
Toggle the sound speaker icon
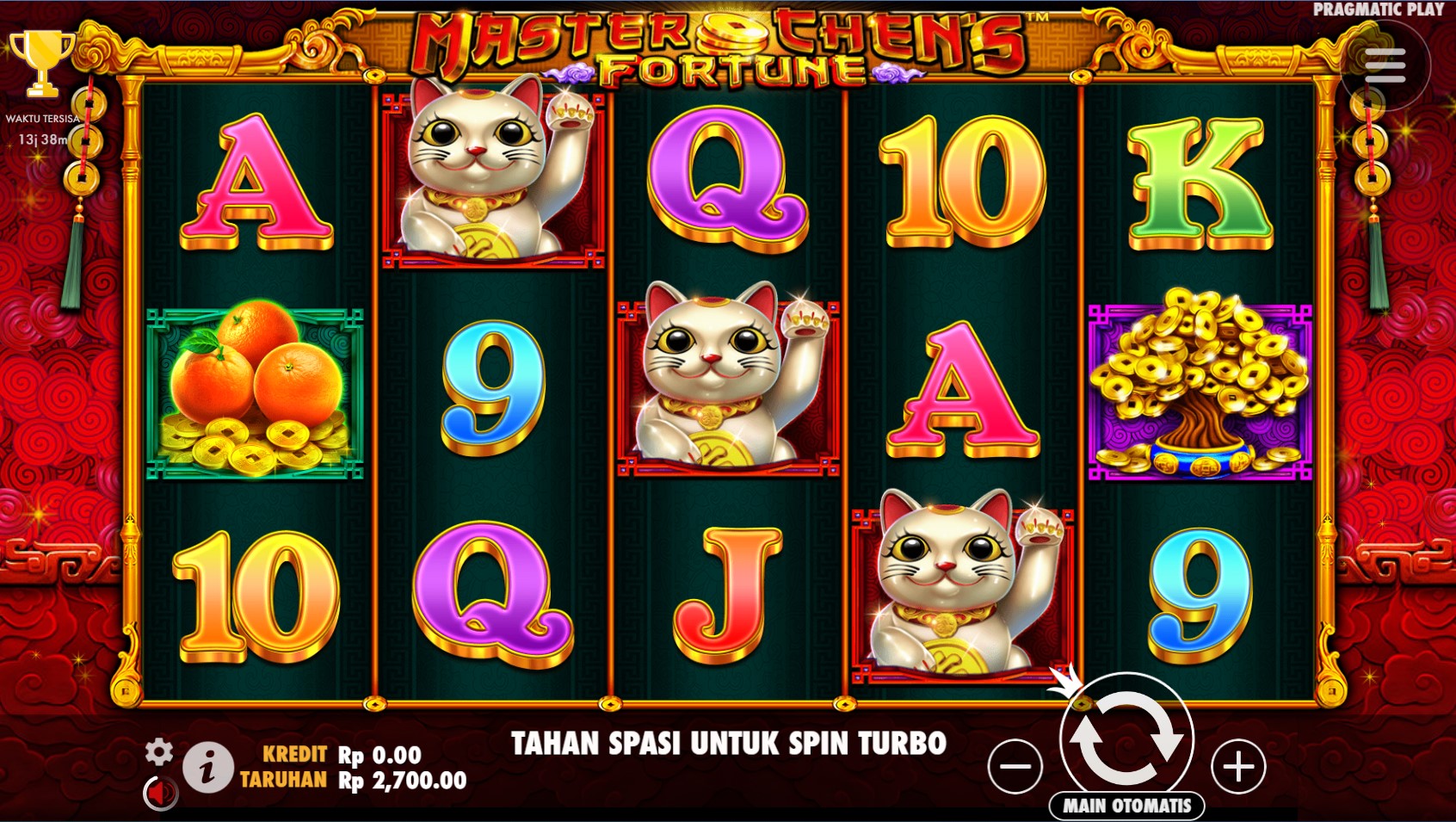pos(160,793)
